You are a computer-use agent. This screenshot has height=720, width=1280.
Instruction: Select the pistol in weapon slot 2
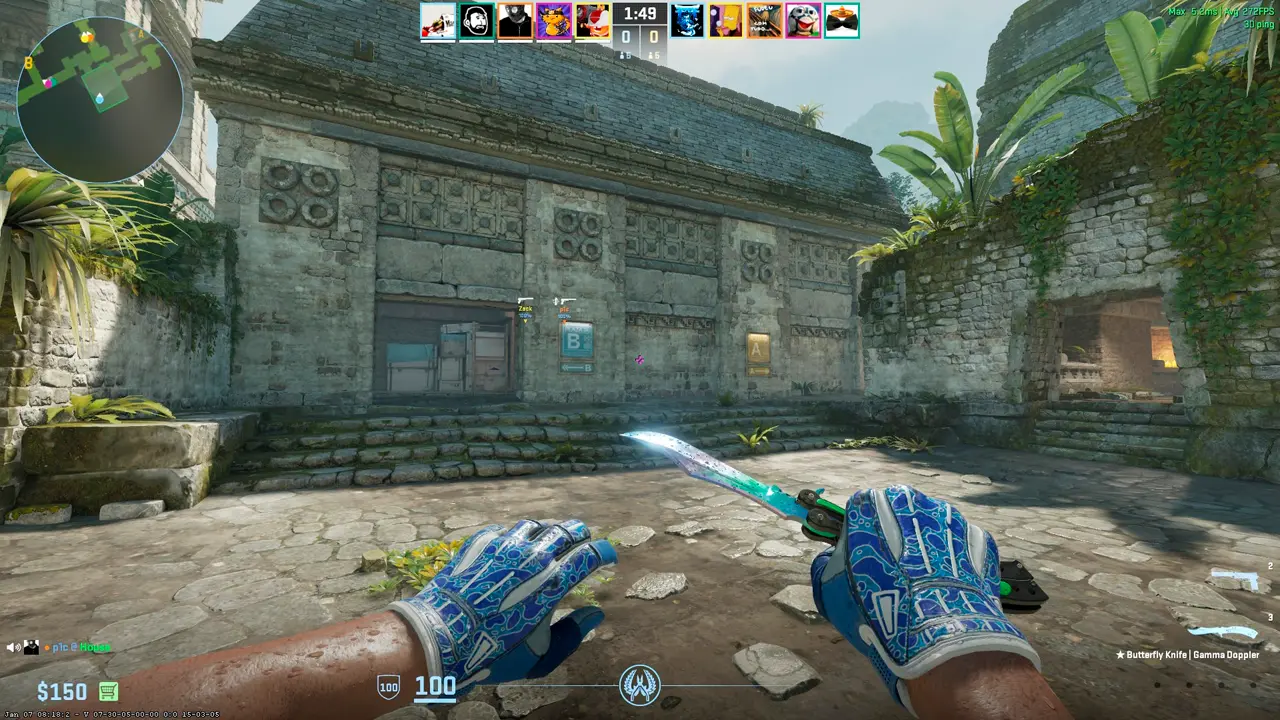click(1233, 580)
